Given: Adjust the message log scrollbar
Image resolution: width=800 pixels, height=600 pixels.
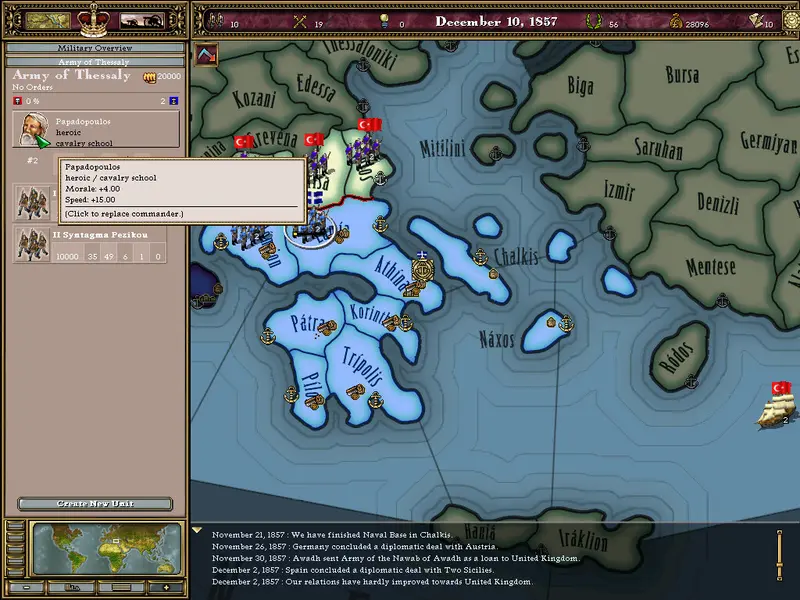Looking at the screenshot, I should (x=779, y=556).
